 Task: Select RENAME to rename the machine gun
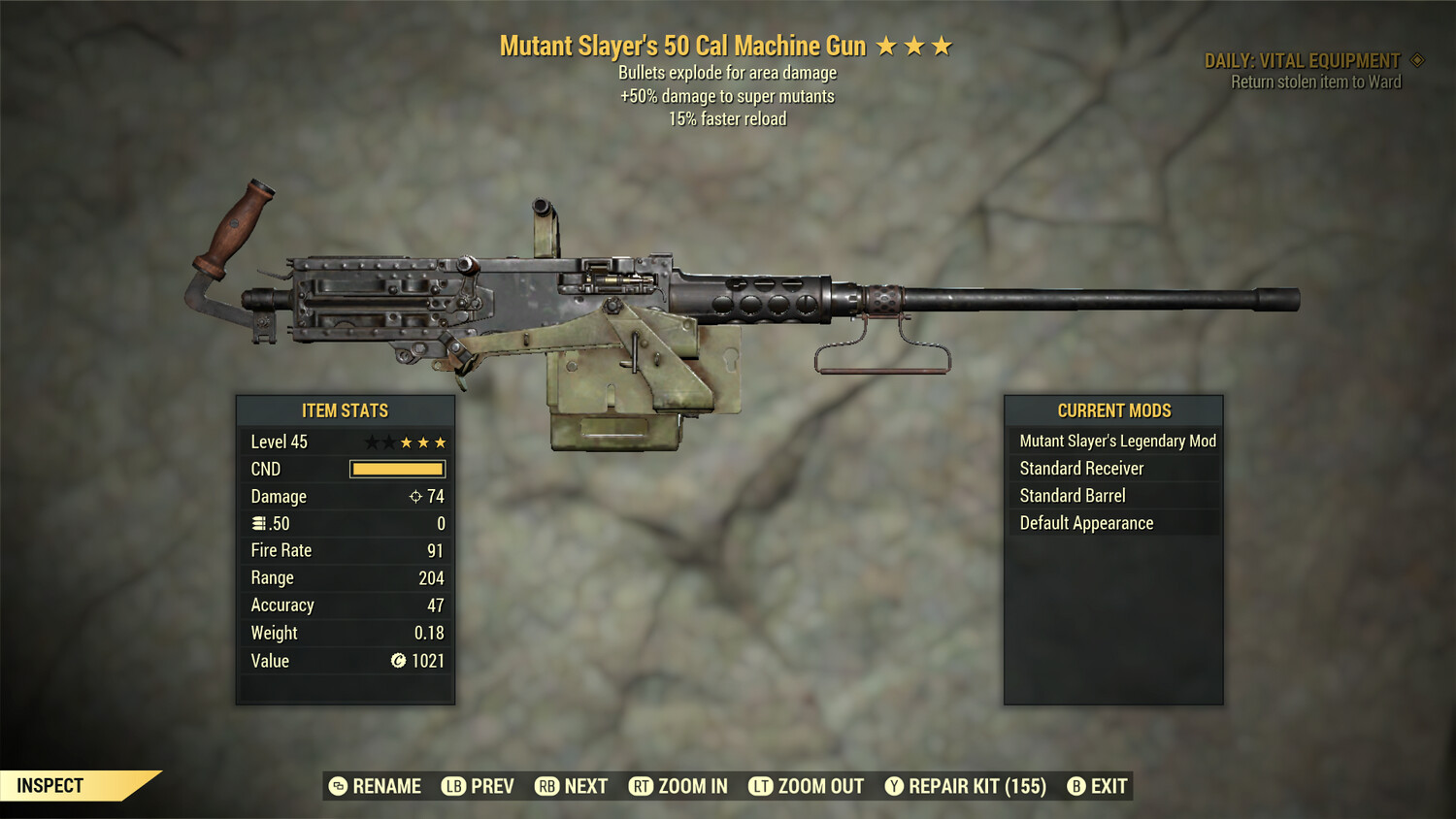(386, 786)
